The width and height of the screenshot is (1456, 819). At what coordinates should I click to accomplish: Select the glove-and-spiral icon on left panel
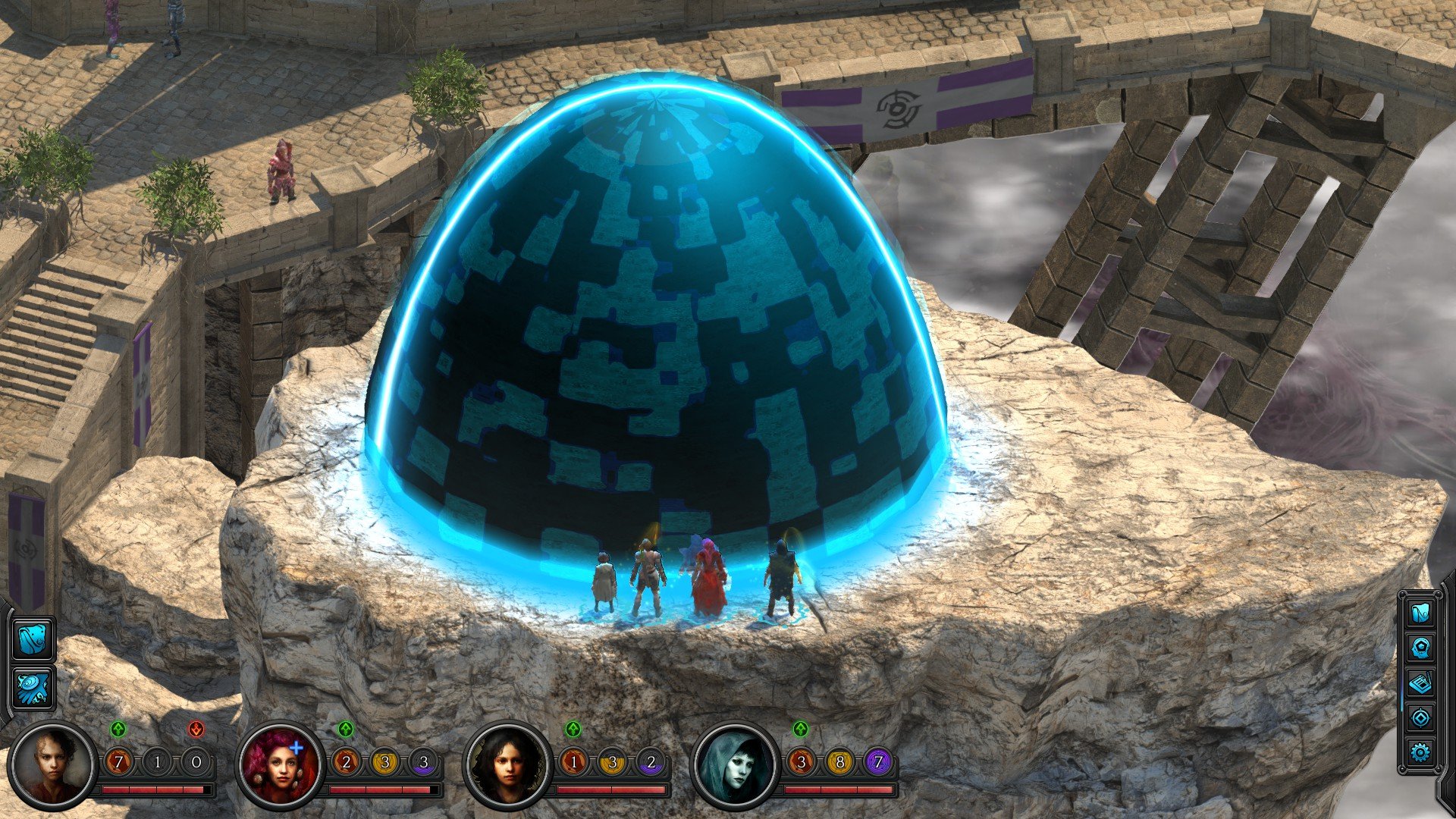(33, 687)
